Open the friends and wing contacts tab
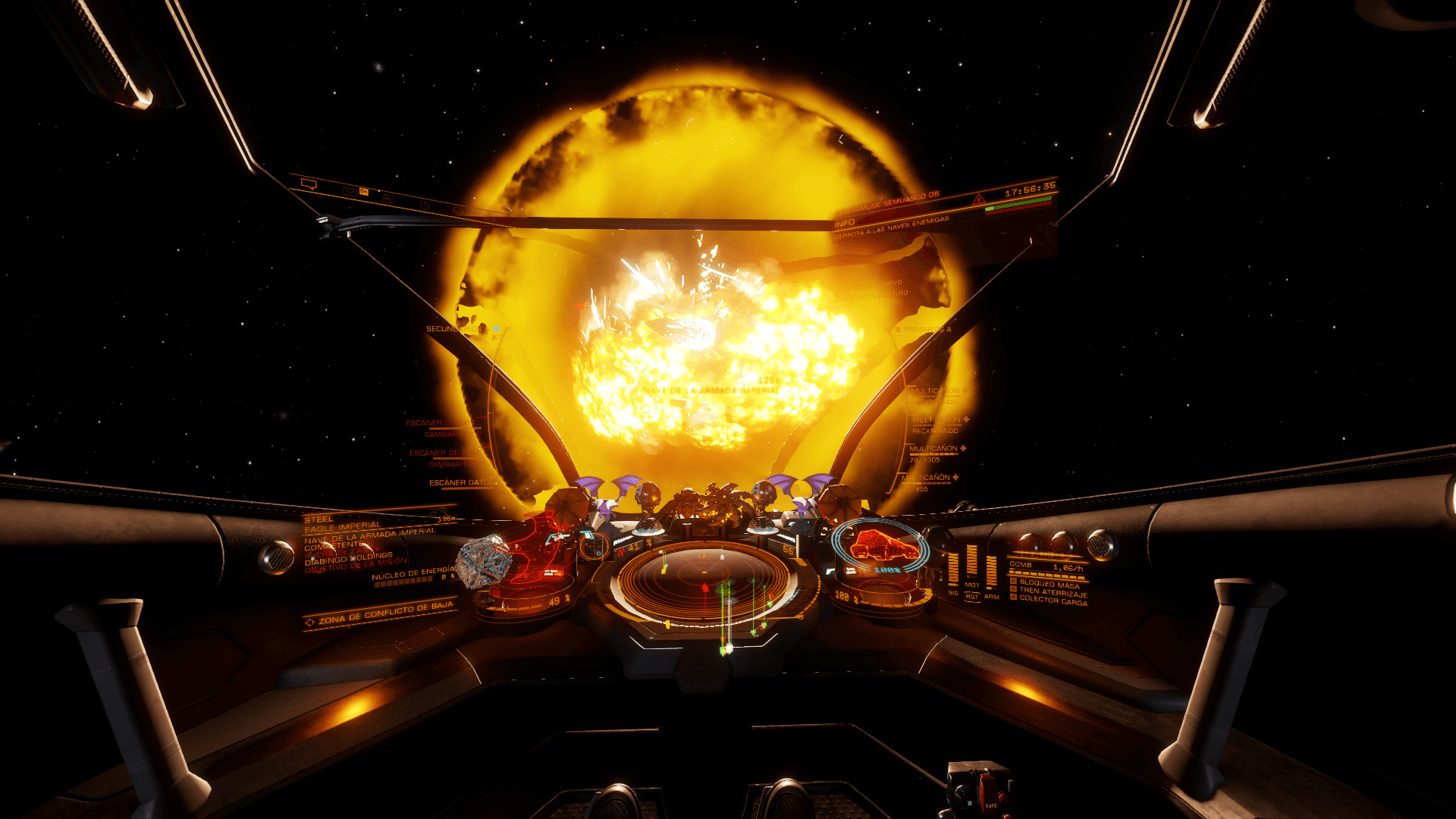The width and height of the screenshot is (1456, 819). [x=387, y=198]
